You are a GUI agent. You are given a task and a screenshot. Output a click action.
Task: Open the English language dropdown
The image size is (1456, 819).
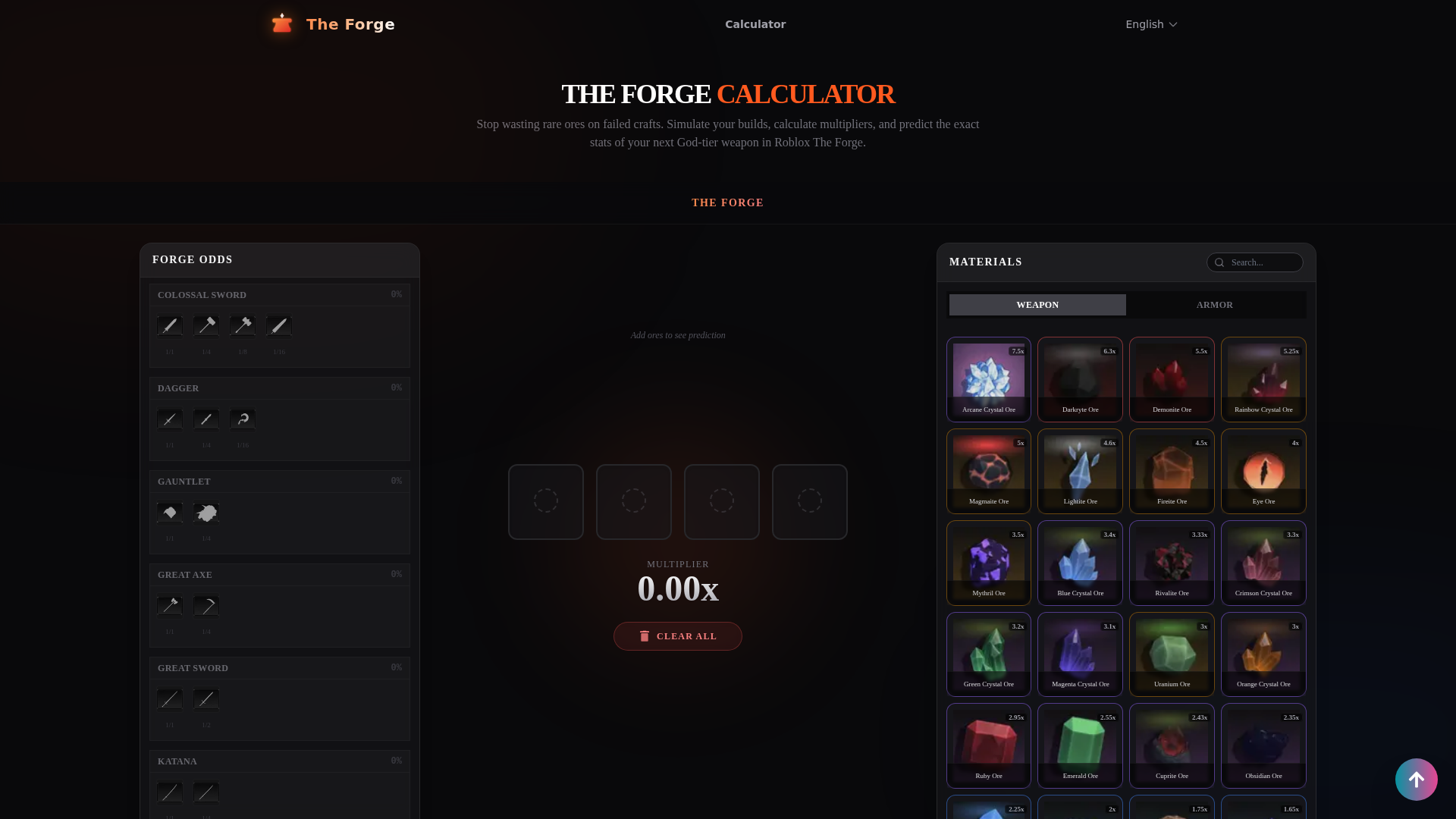tap(1151, 24)
